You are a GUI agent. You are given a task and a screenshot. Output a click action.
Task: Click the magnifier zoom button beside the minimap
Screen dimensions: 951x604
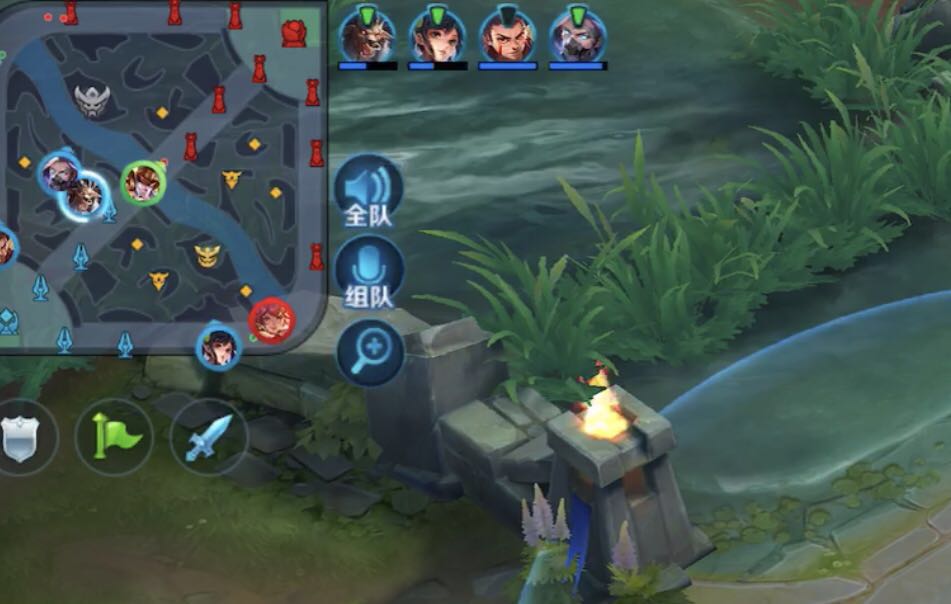(370, 352)
